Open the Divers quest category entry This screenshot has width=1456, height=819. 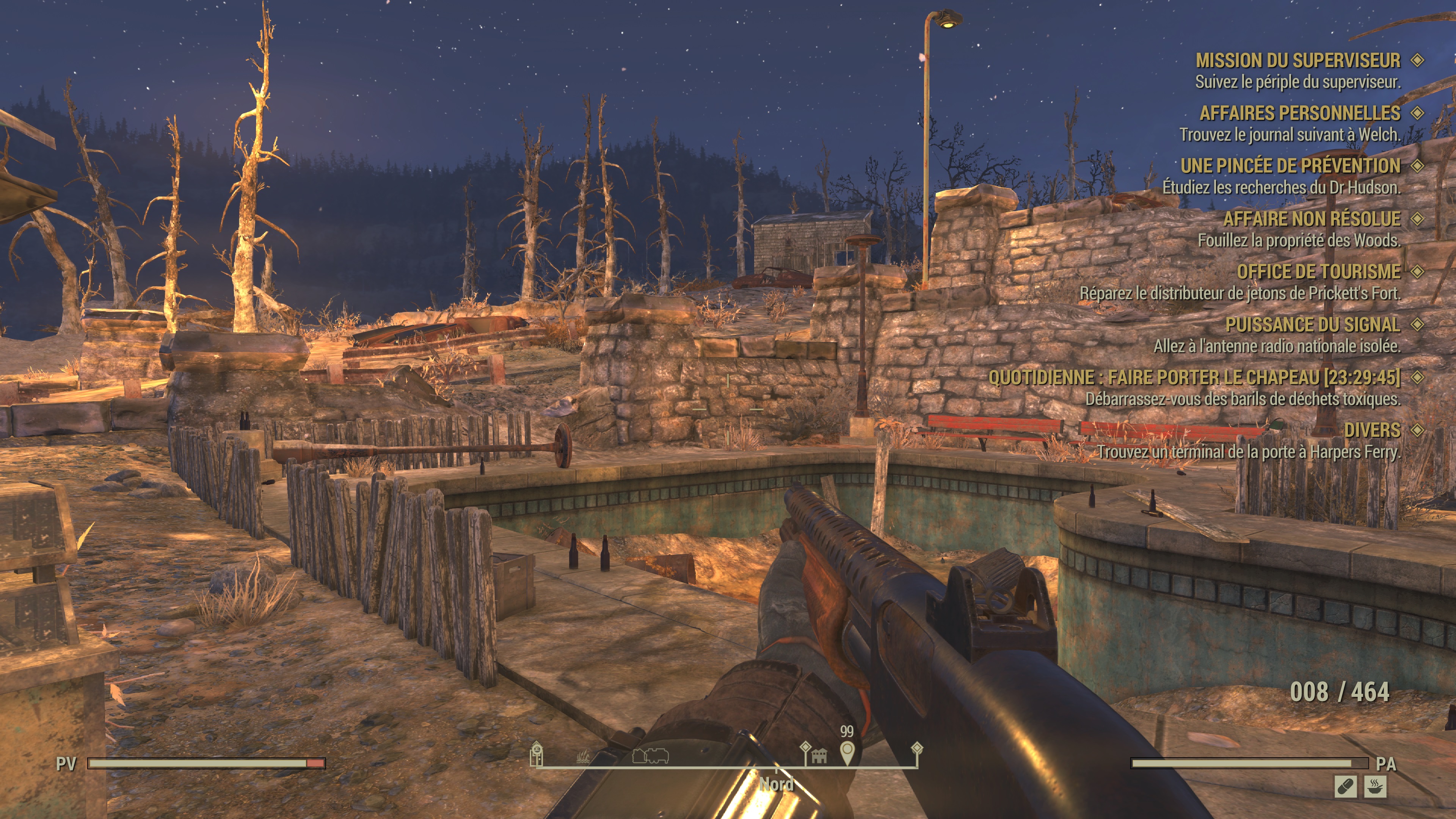tap(1372, 431)
